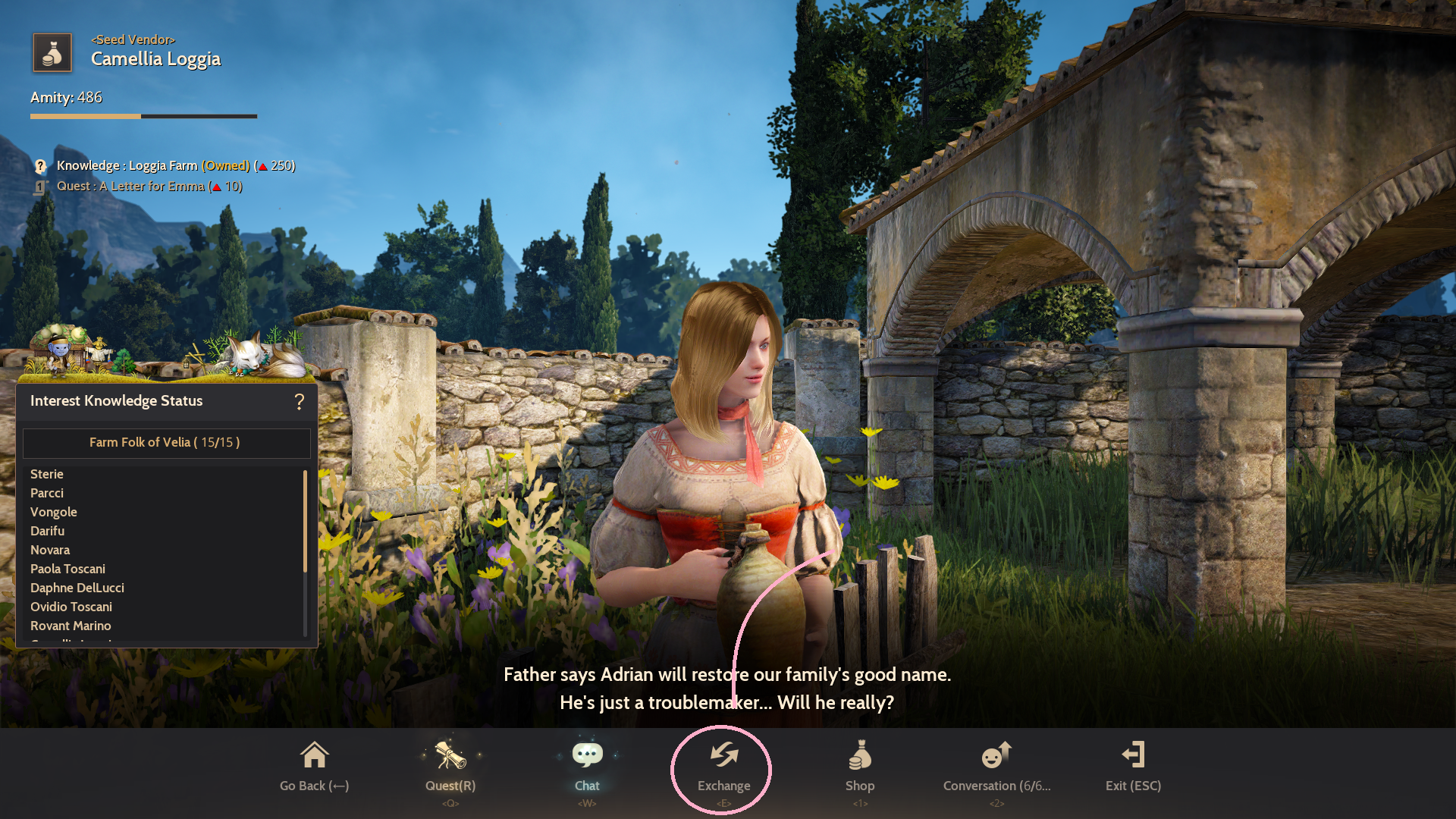This screenshot has width=1456, height=819.
Task: Choose Chat with Camellia Loggia
Action: click(587, 767)
